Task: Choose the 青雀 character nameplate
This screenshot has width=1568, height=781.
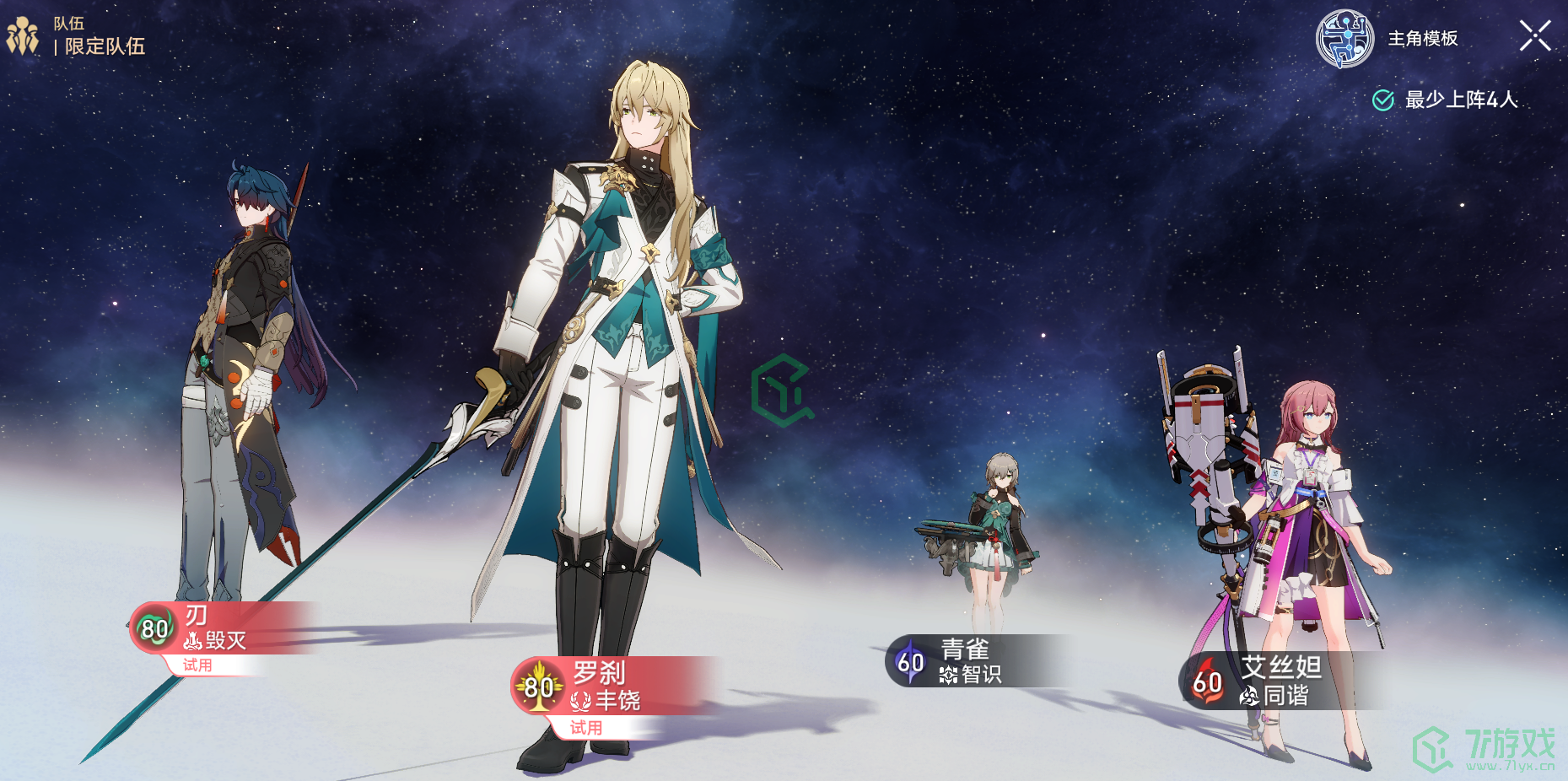Action: (970, 661)
